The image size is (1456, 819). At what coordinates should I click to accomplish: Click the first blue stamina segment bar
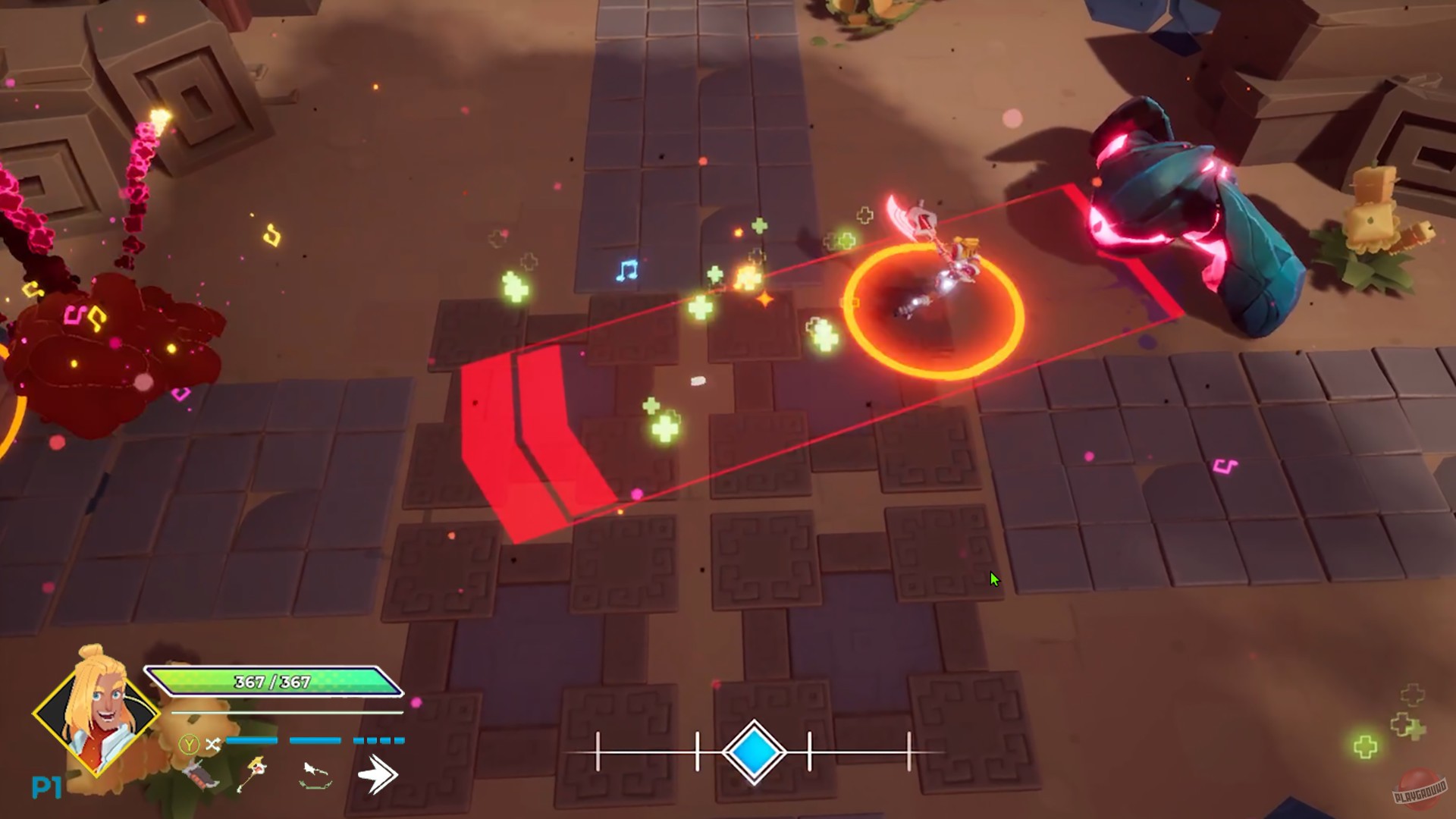[251, 741]
